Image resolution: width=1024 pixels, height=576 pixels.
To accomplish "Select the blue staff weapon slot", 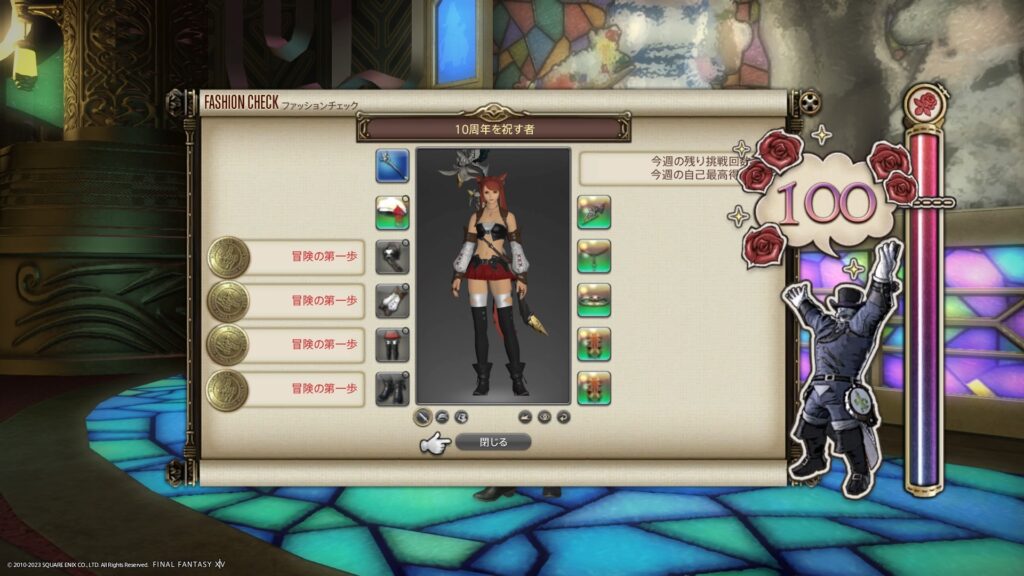I will point(391,166).
